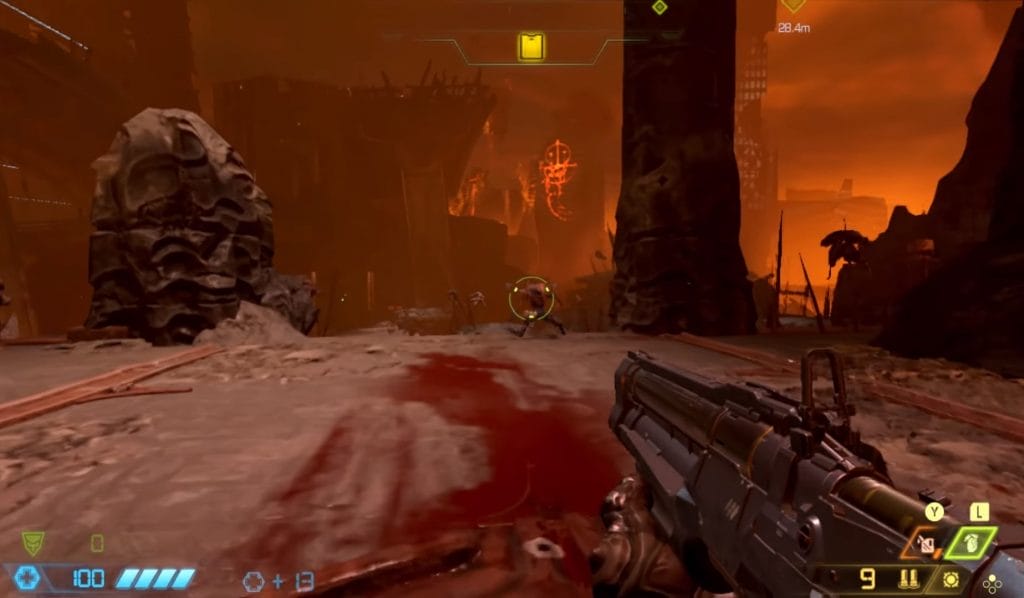Image resolution: width=1024 pixels, height=598 pixels.
Task: Click the small green diamond compass marker
Action: coord(659,7)
